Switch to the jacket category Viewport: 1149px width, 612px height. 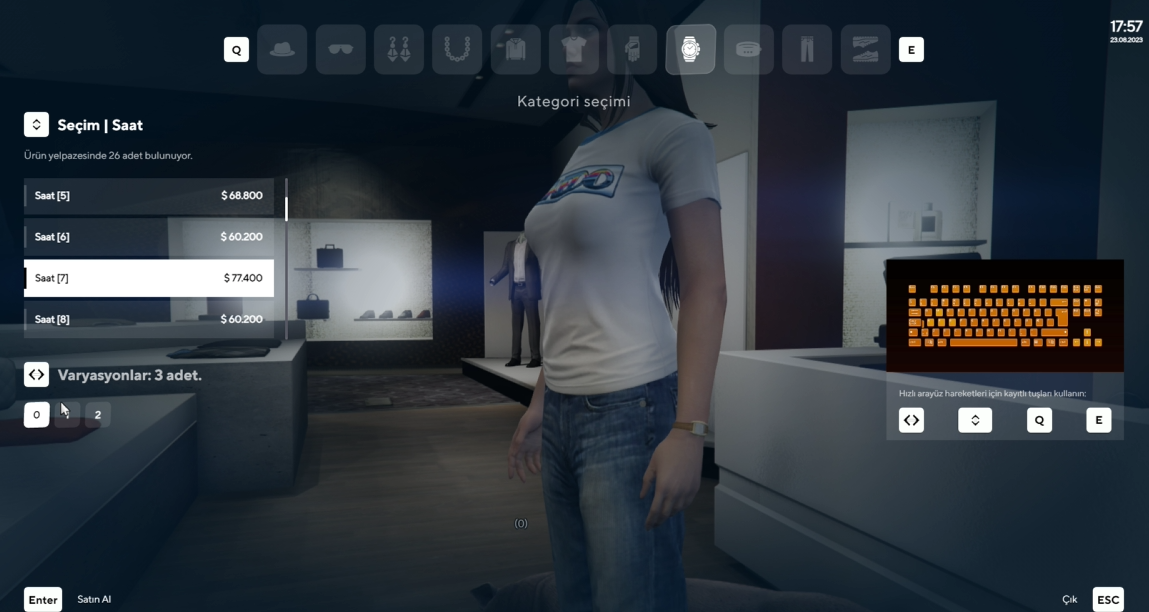pos(516,50)
